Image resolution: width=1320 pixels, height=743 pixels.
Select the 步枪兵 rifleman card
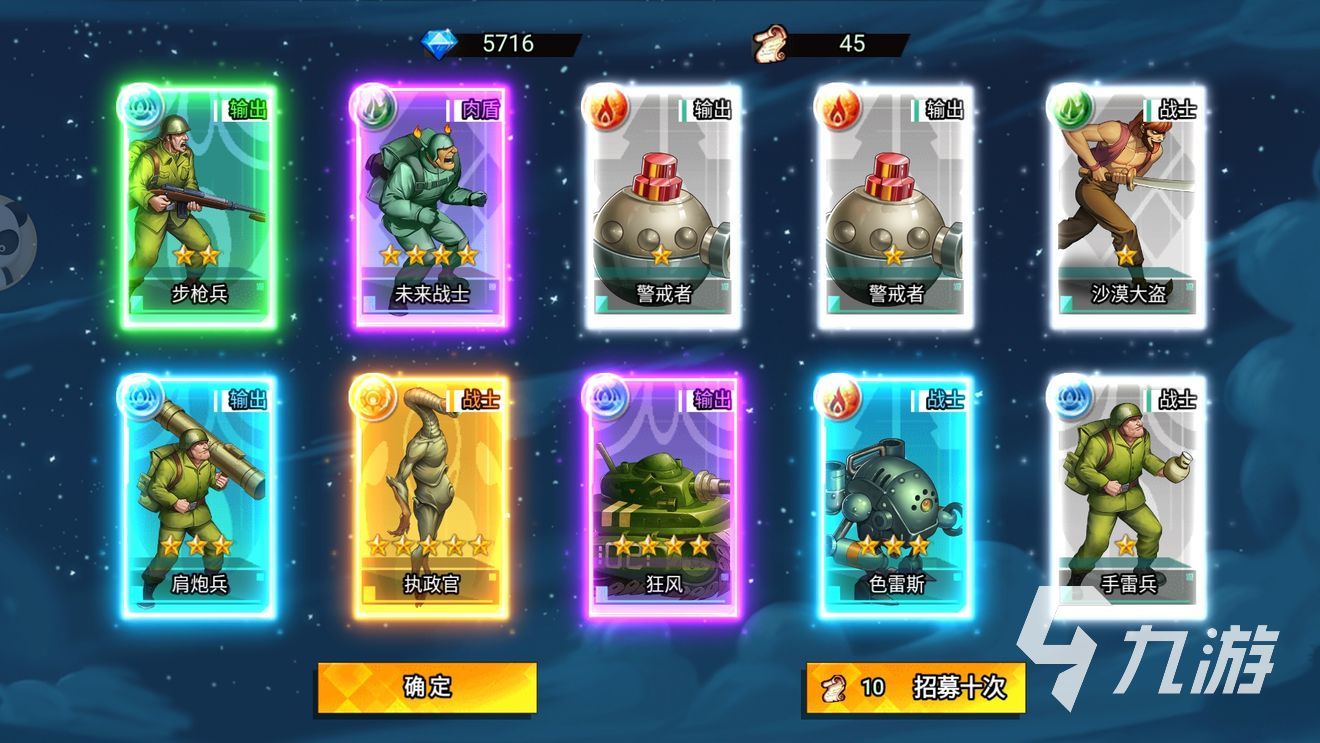pyautogui.click(x=199, y=206)
